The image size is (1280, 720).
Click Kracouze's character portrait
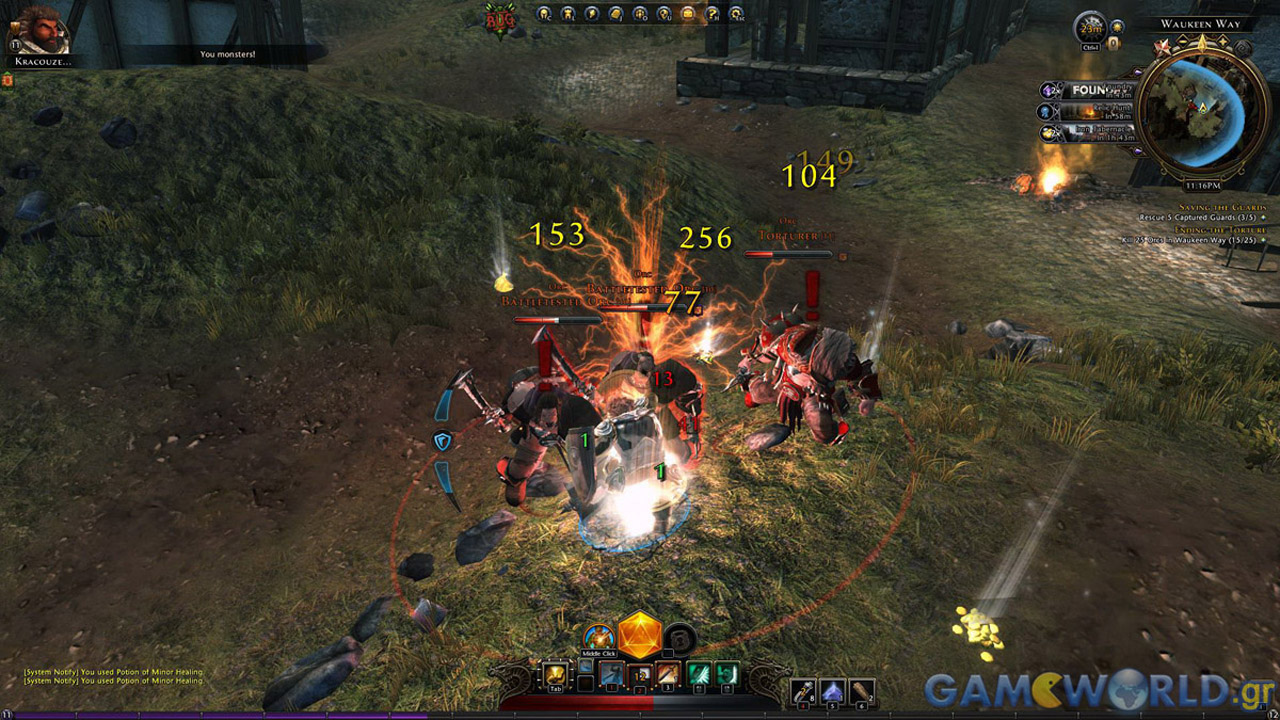[x=39, y=28]
